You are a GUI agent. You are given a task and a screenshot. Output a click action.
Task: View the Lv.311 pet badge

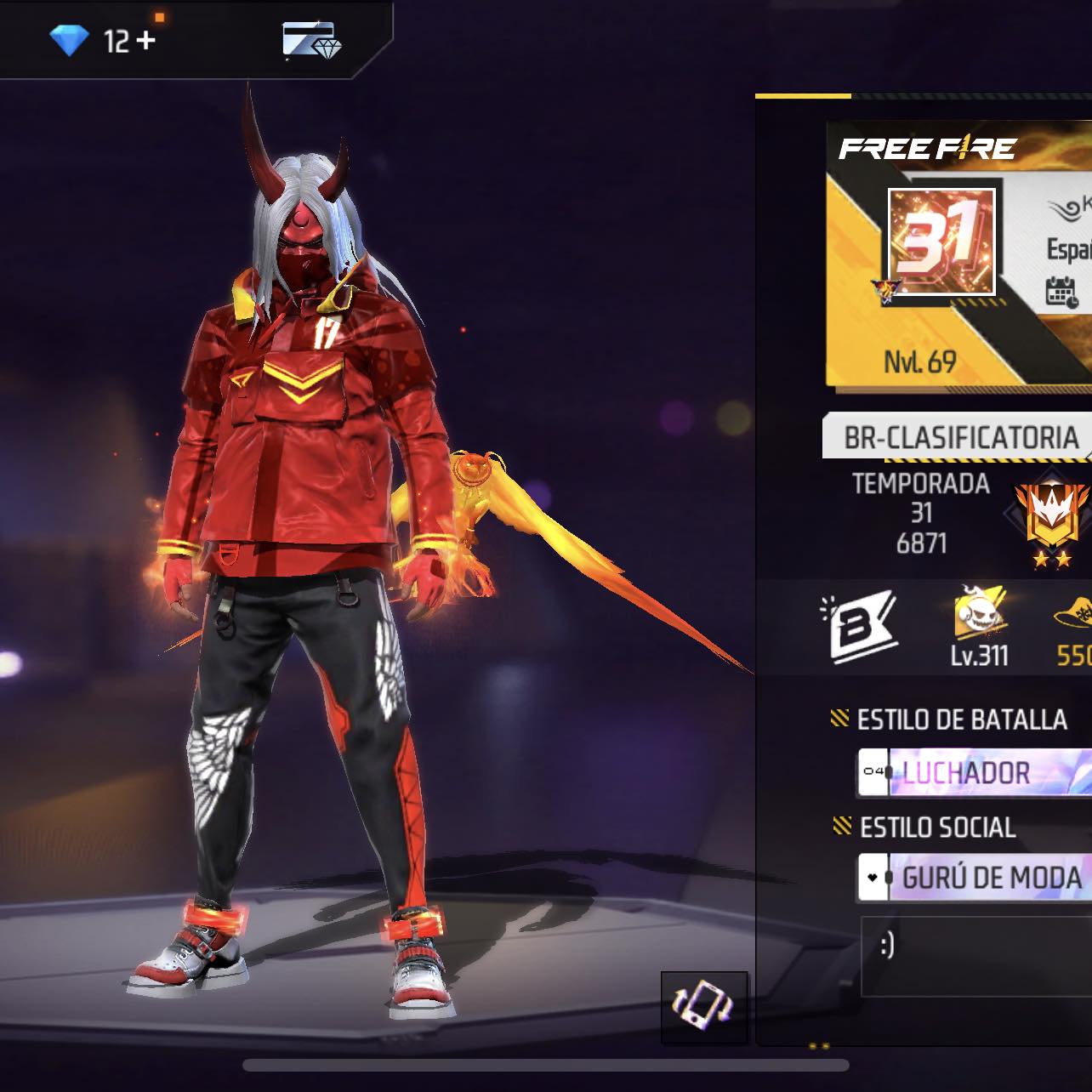point(980,626)
